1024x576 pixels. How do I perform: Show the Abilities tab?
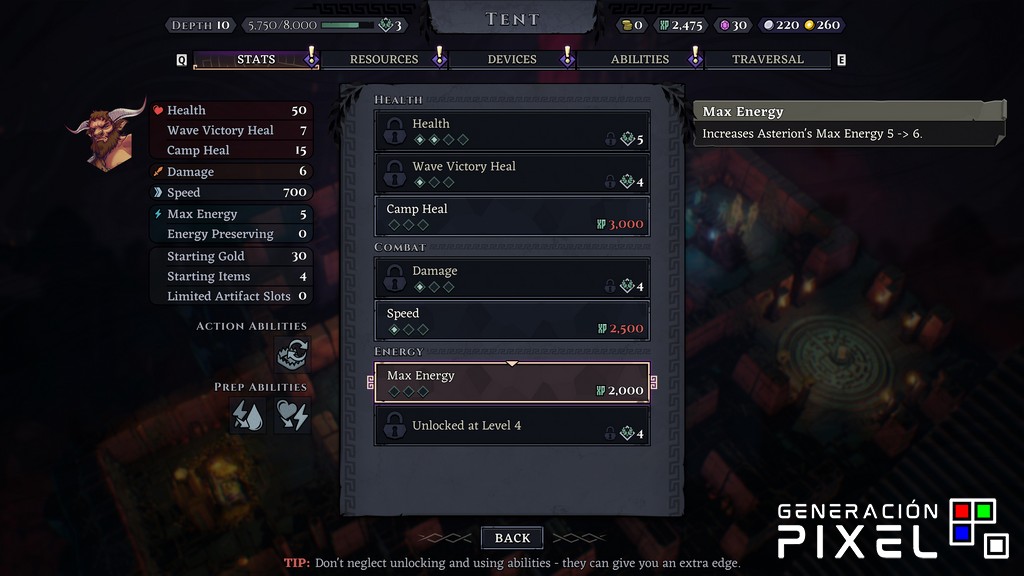coord(640,60)
